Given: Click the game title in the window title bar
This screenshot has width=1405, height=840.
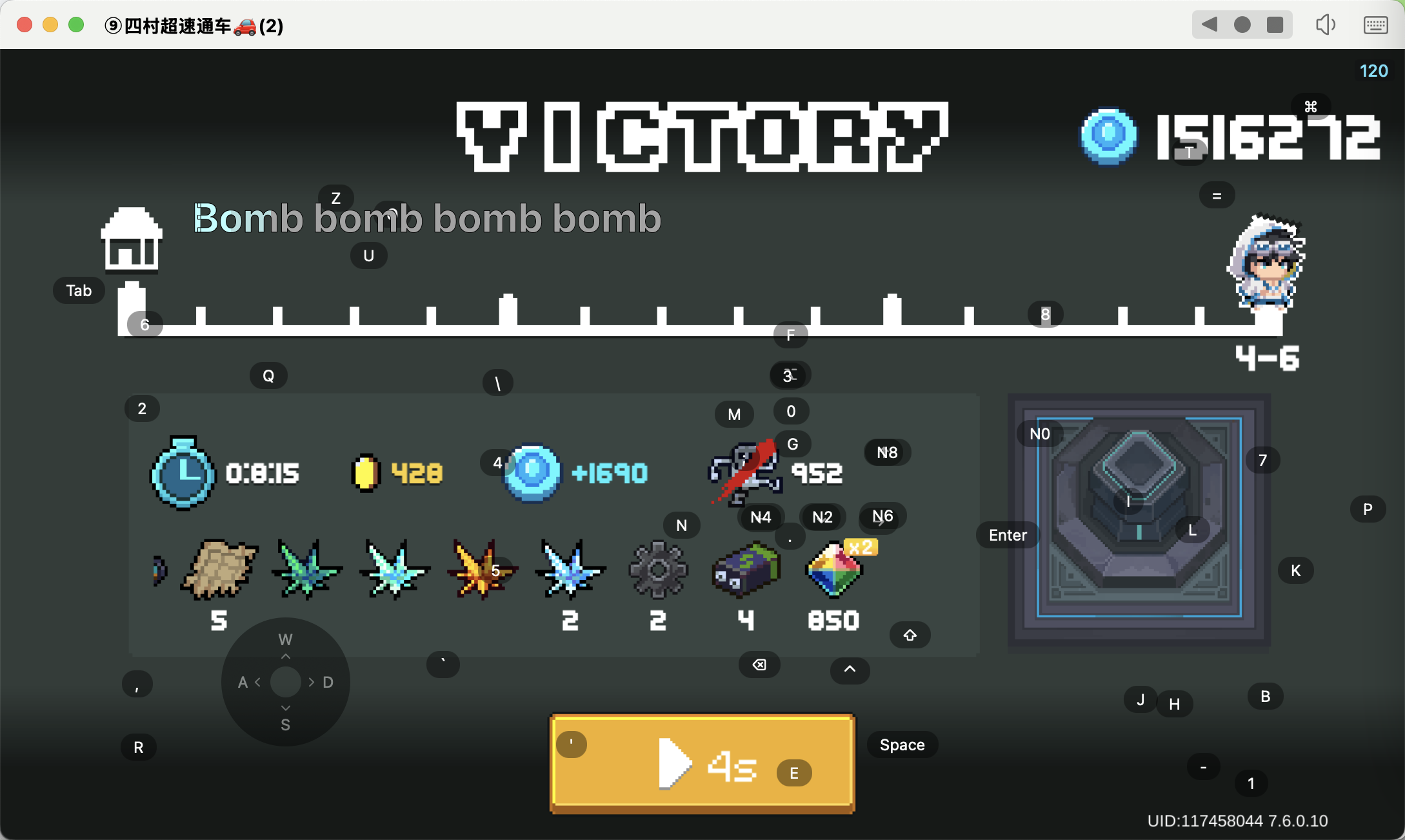Looking at the screenshot, I should 193,26.
